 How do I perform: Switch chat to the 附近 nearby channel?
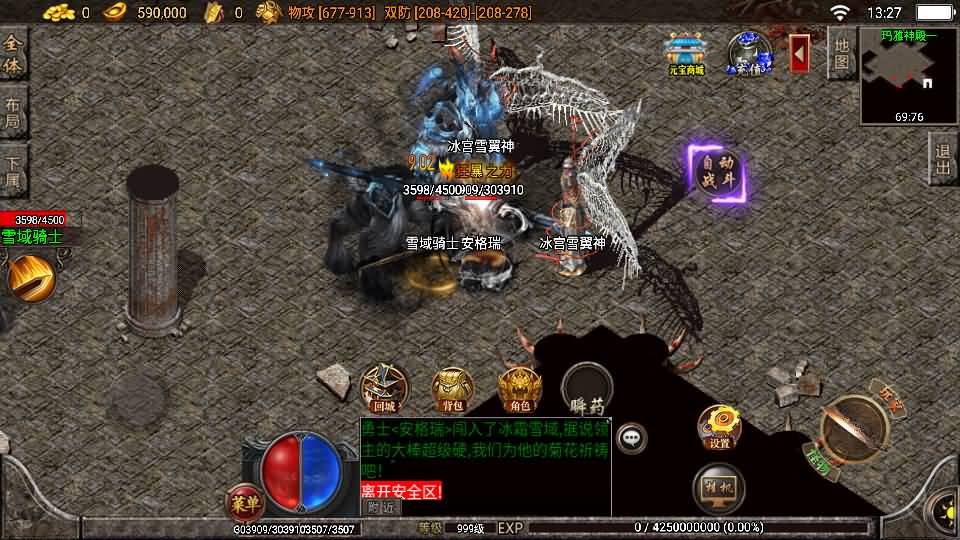(x=380, y=507)
